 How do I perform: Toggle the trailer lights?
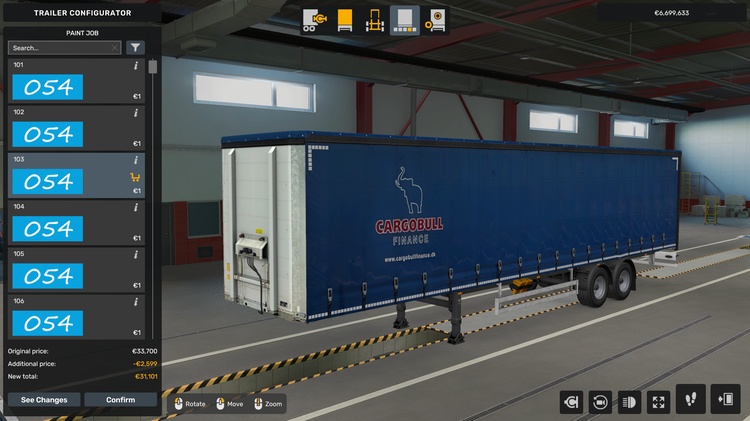coord(629,401)
